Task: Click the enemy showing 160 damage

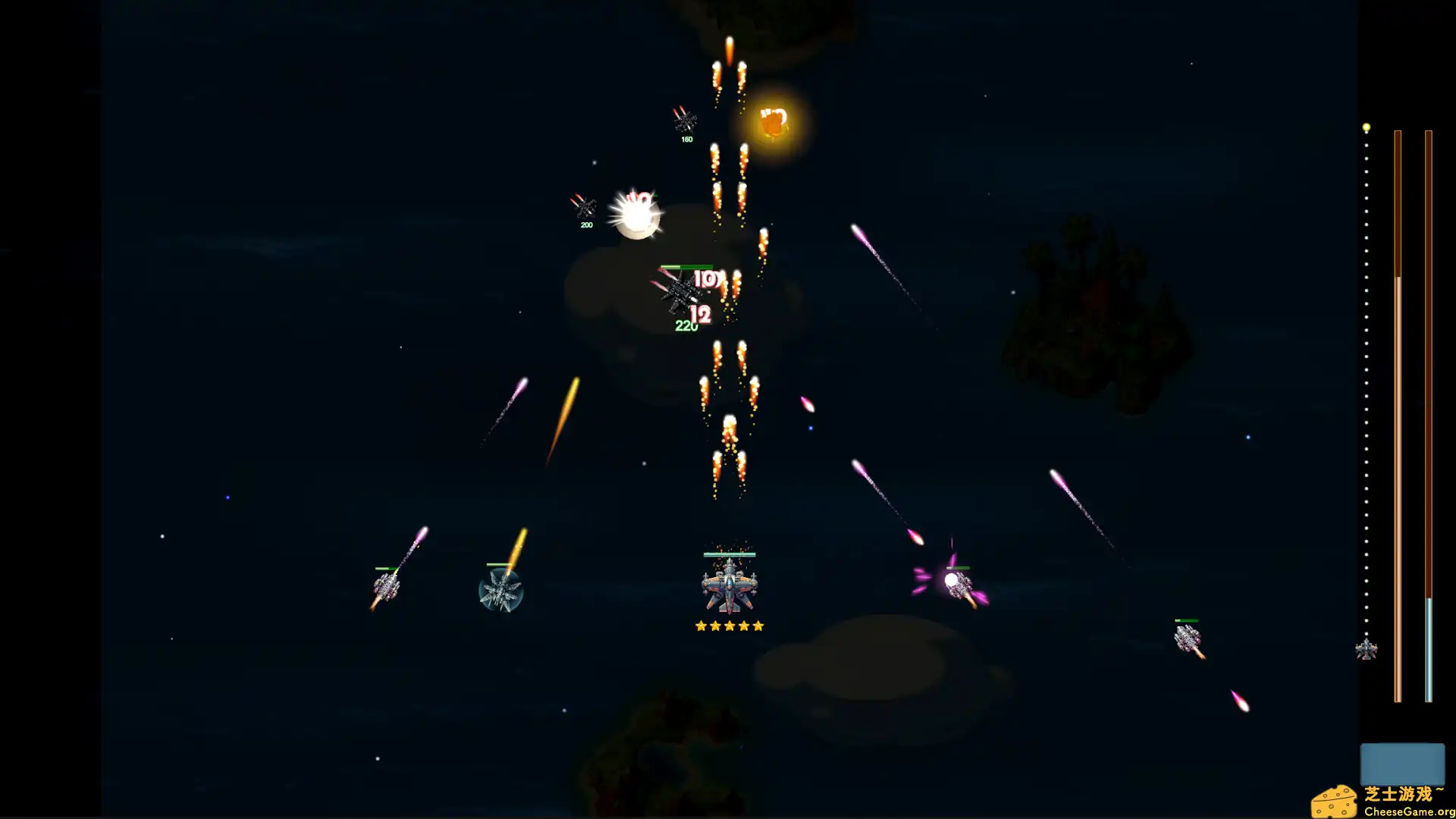Action: click(x=686, y=121)
